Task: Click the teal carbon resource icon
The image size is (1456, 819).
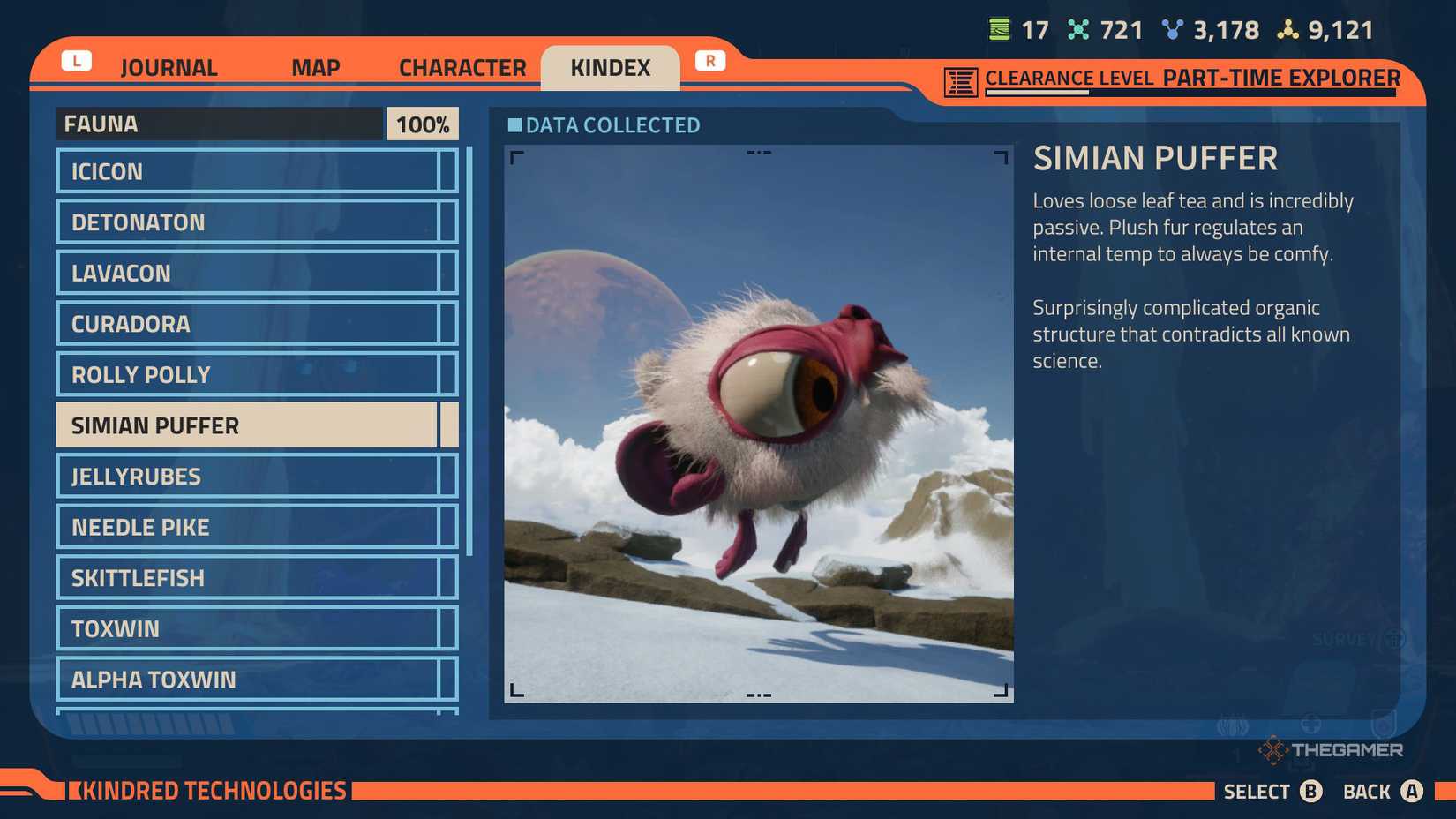Action: pos(1078,29)
